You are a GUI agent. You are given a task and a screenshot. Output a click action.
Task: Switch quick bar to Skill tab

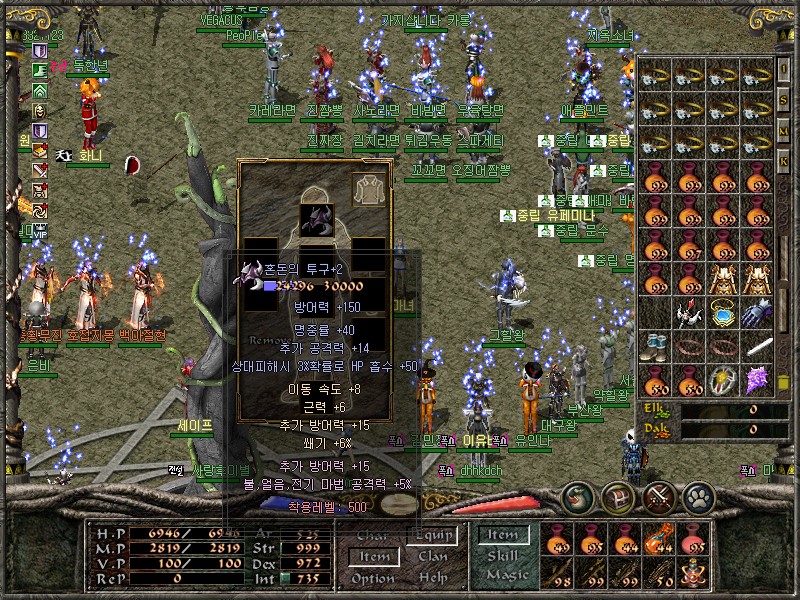[503, 555]
